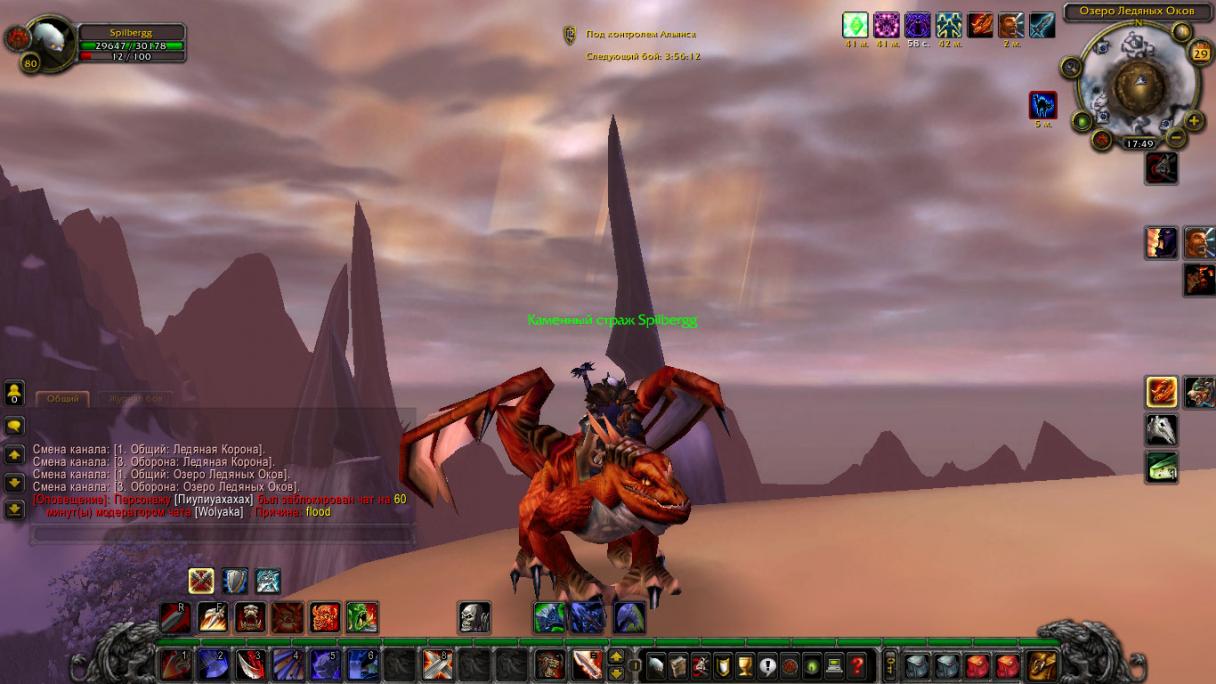The width and height of the screenshot is (1216, 684).
Task: Open the key ring button
Action: tap(890, 665)
